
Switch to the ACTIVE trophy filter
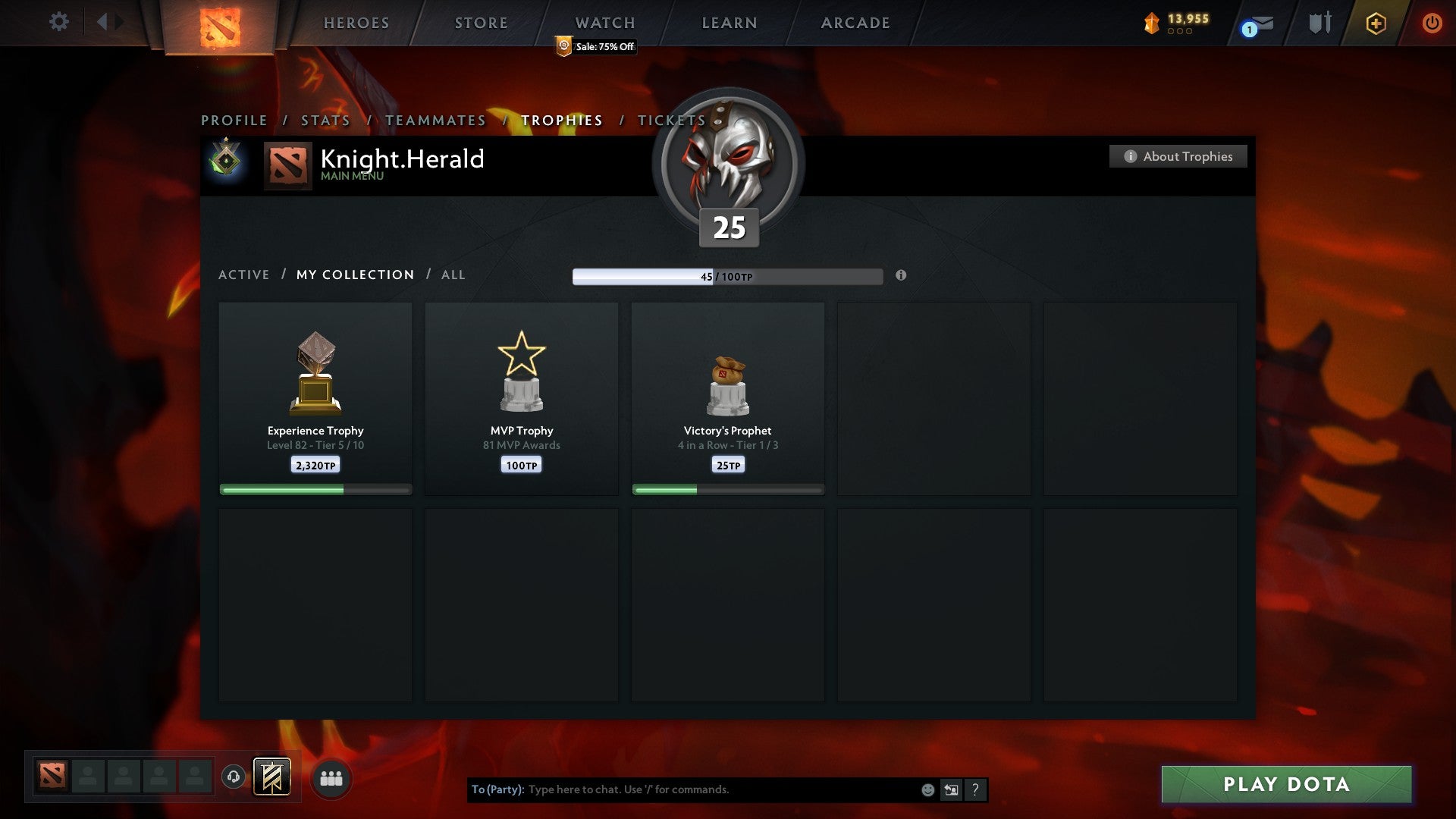pyautogui.click(x=244, y=275)
